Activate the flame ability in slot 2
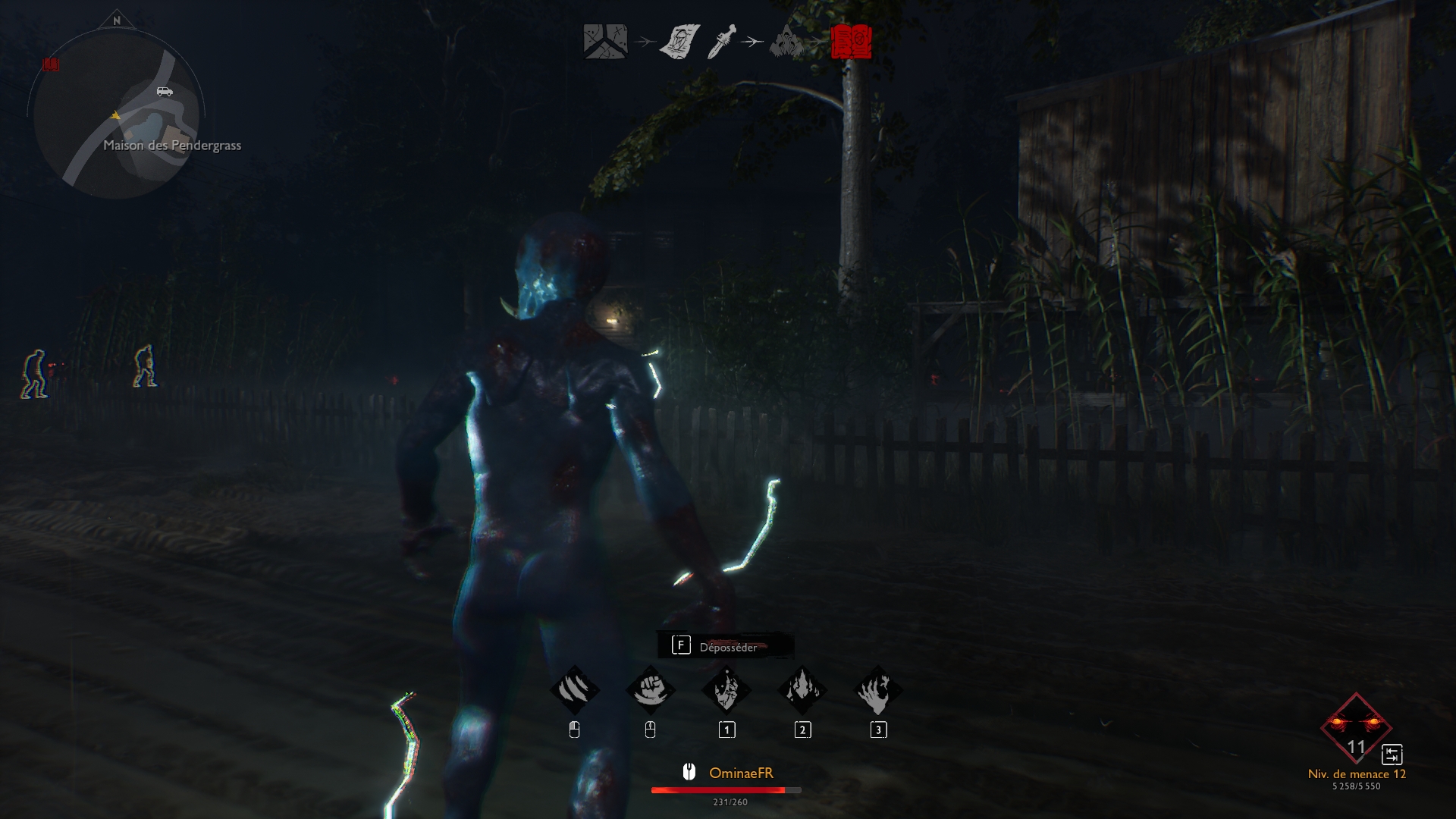This screenshot has height=819, width=1456. tap(802, 691)
